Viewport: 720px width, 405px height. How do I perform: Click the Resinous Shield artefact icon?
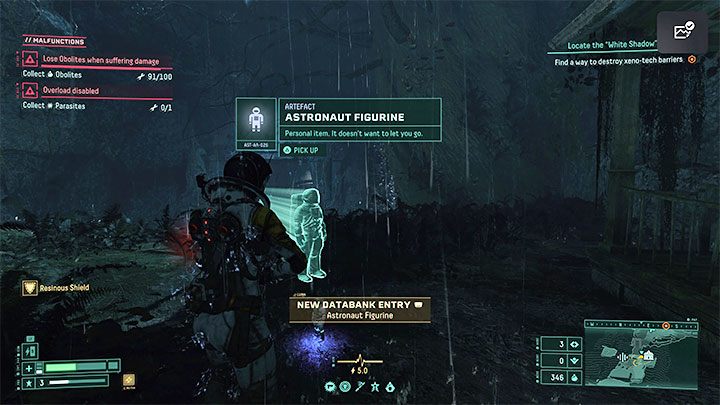[x=32, y=288]
